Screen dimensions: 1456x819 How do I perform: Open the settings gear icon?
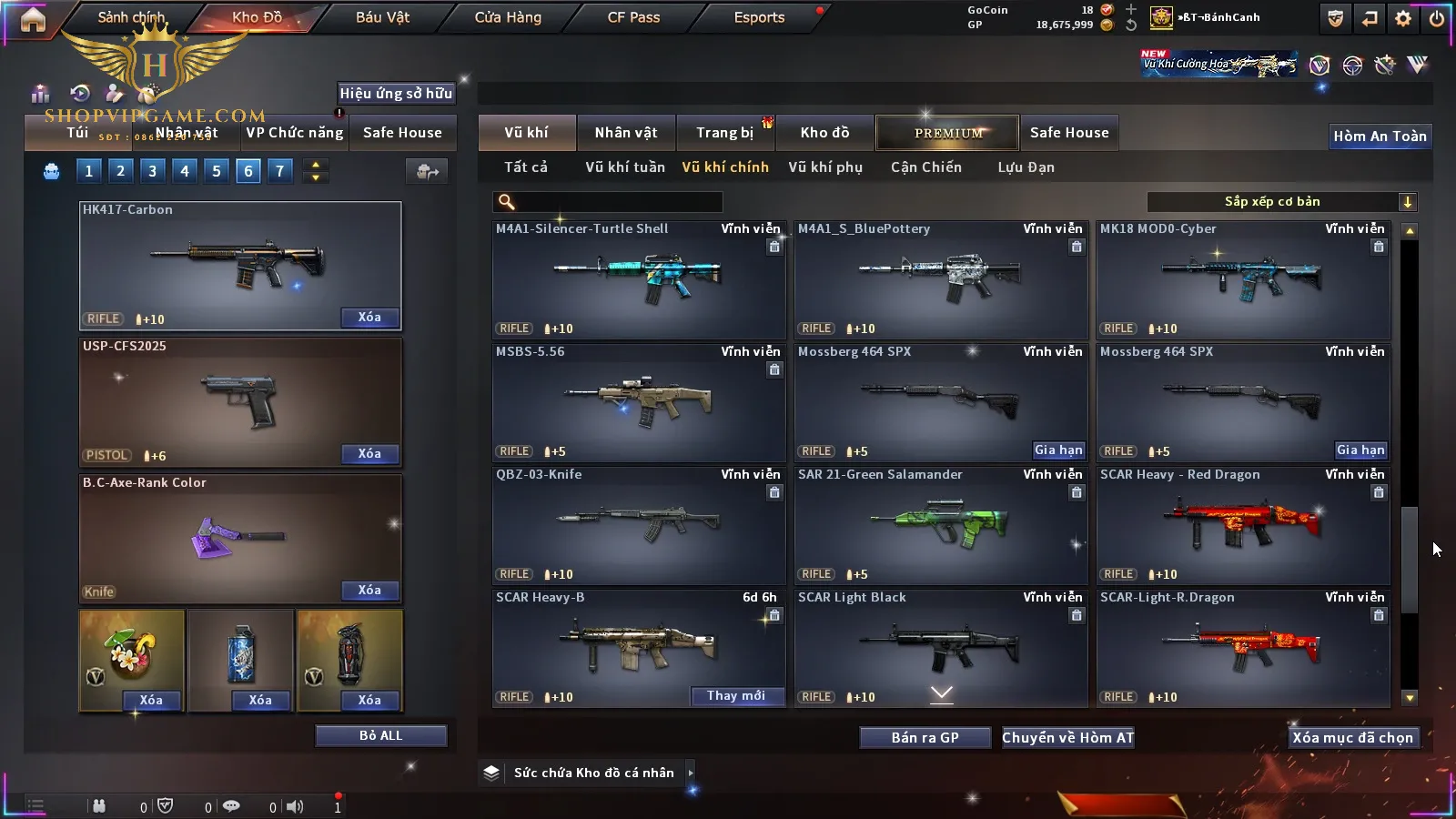tap(1403, 18)
